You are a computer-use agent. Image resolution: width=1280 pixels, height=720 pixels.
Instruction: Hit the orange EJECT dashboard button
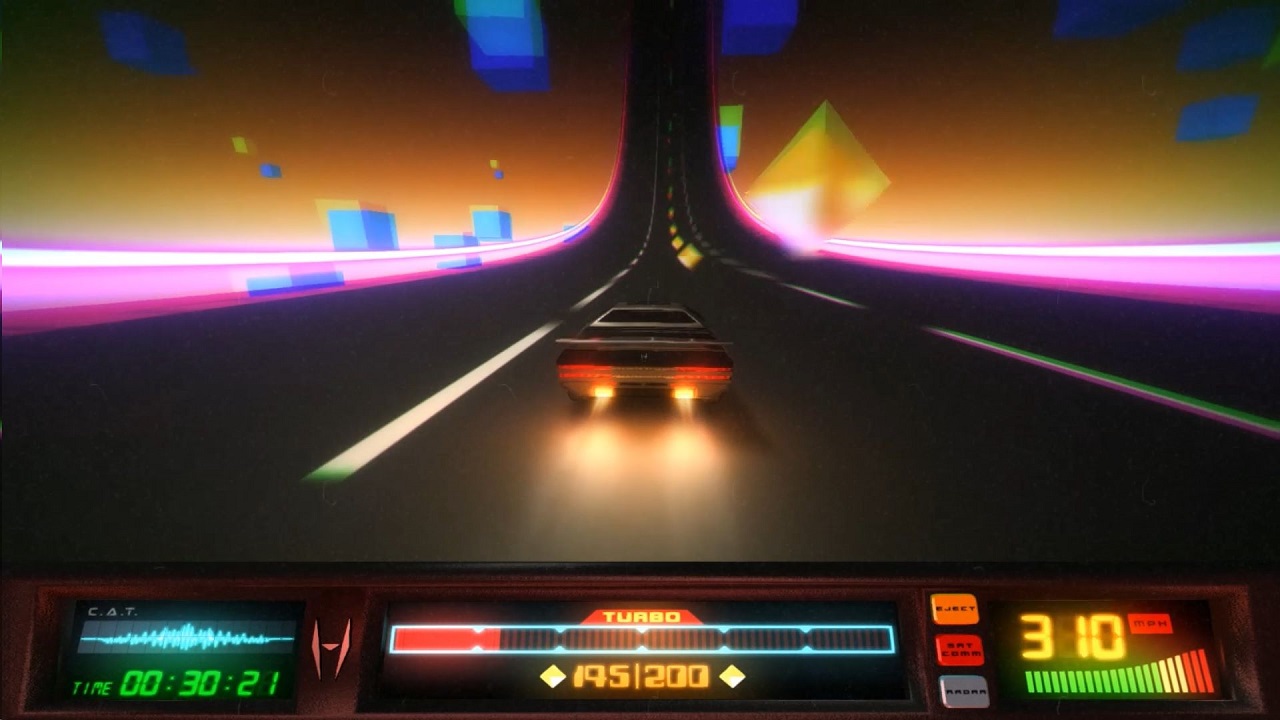coord(954,609)
